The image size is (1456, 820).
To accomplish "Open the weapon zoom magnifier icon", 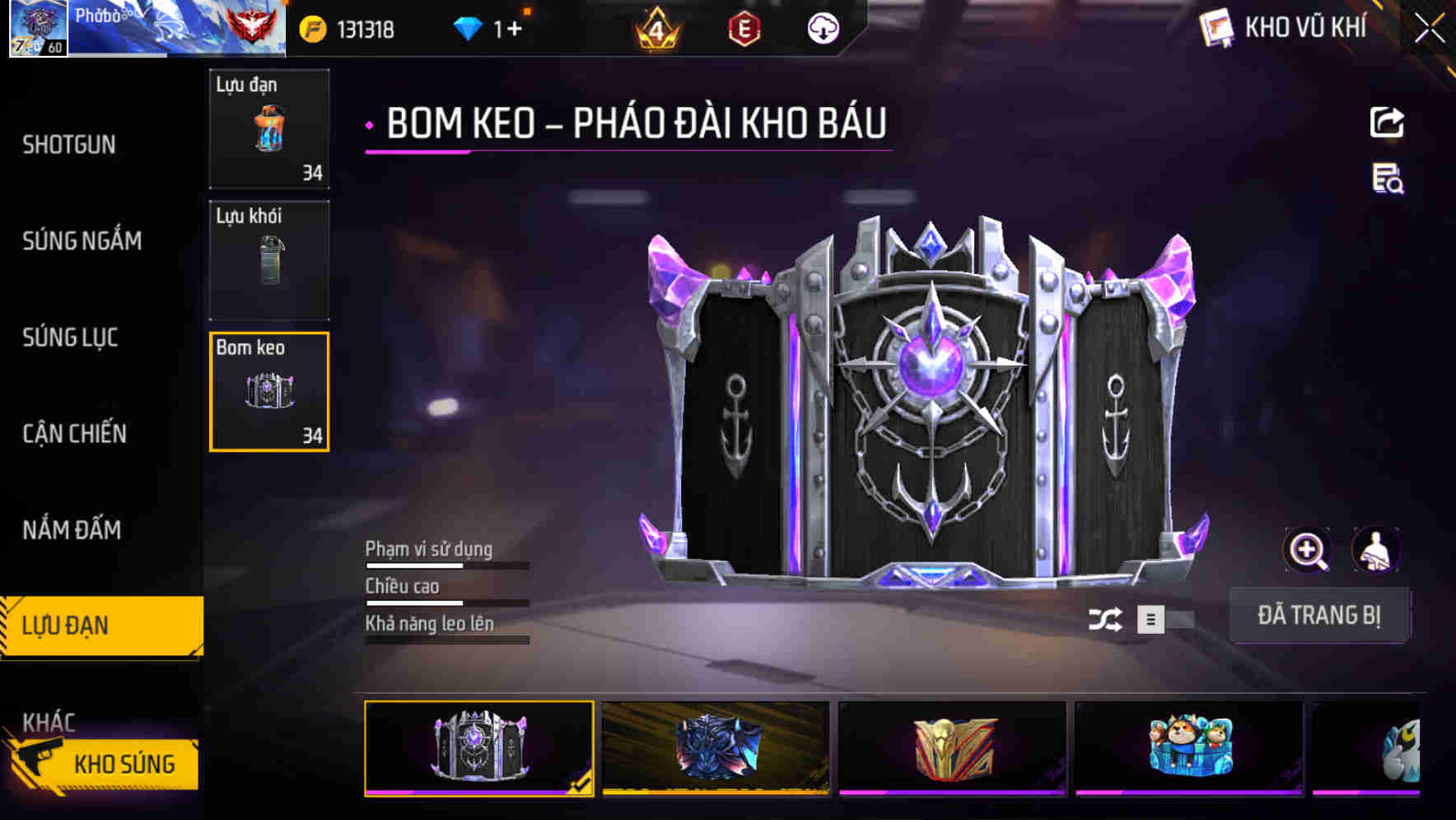I will [x=1308, y=550].
